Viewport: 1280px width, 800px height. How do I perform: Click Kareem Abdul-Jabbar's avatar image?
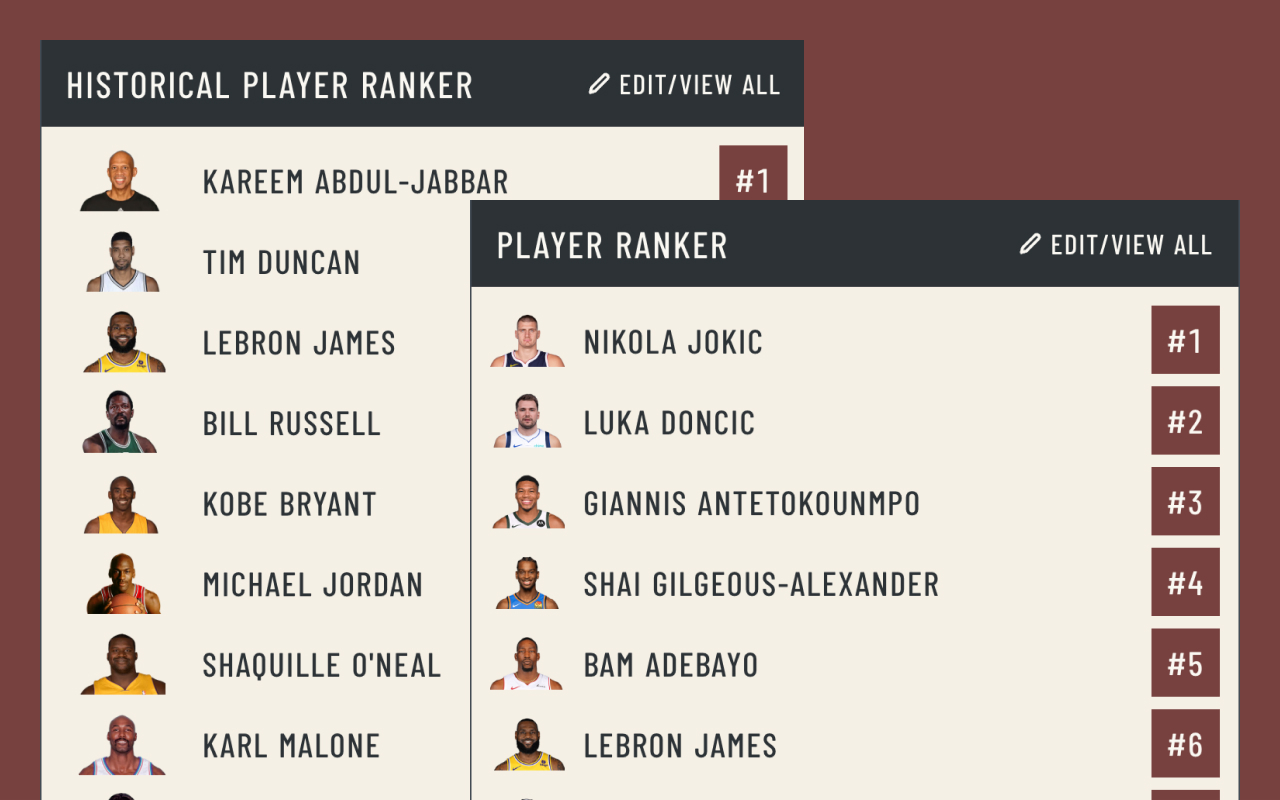[x=121, y=181]
